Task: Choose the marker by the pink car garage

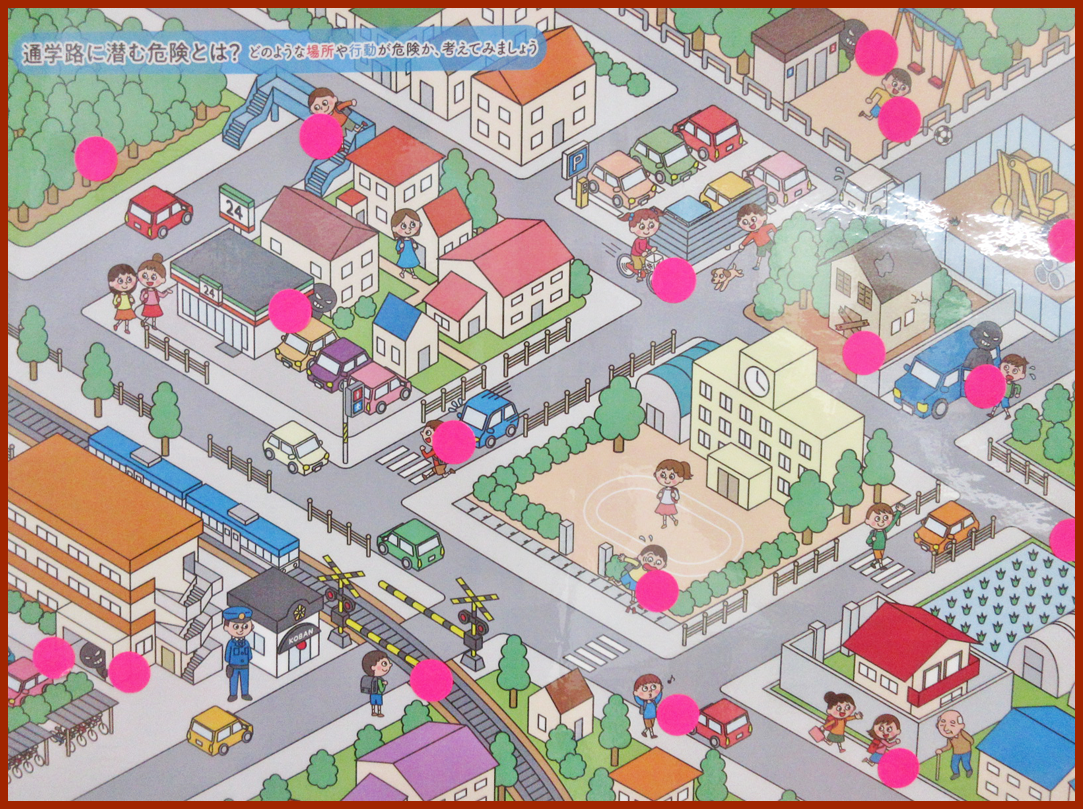Action: pyautogui.click(x=53, y=658)
